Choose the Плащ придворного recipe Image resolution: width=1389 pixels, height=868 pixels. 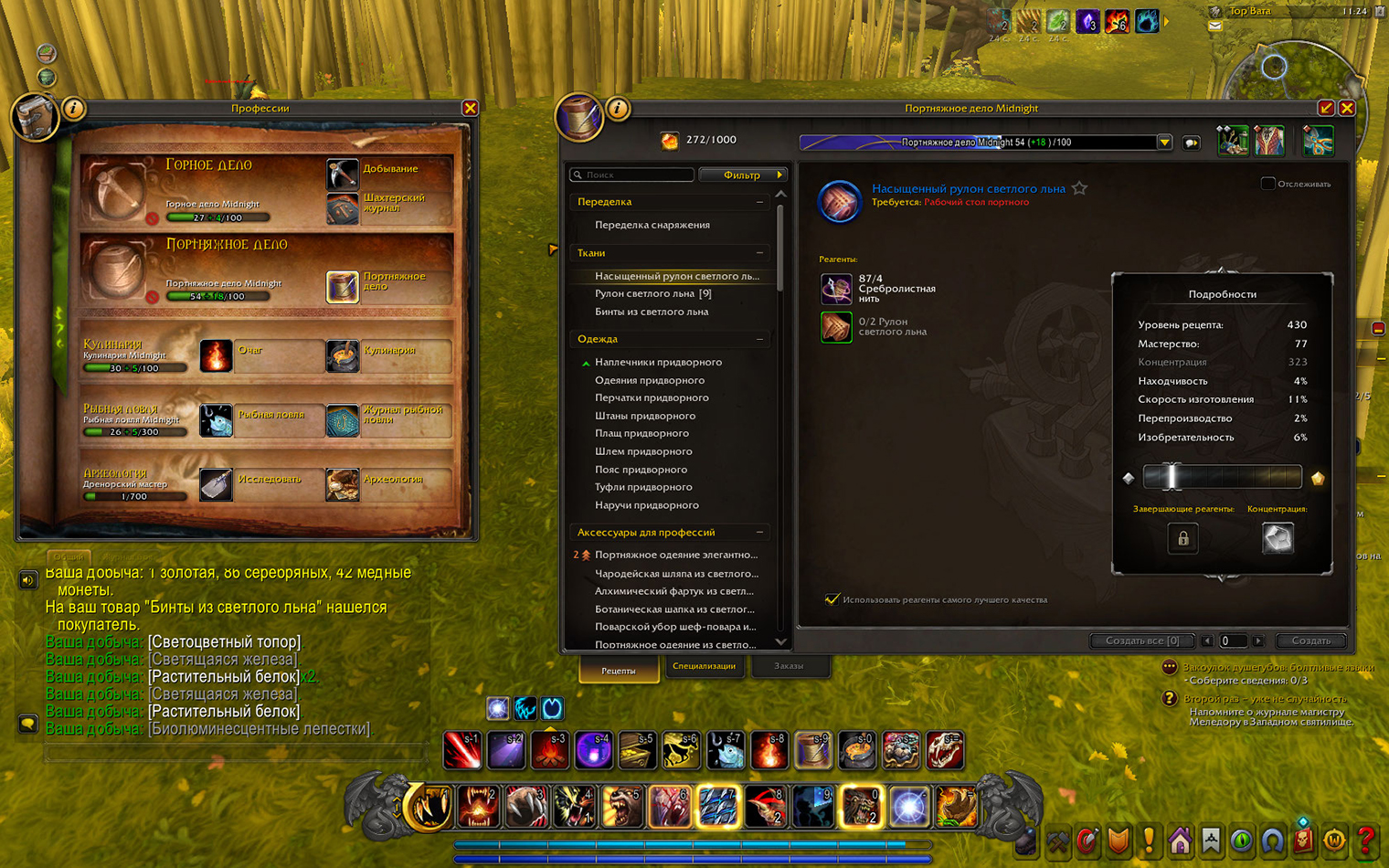pos(641,433)
